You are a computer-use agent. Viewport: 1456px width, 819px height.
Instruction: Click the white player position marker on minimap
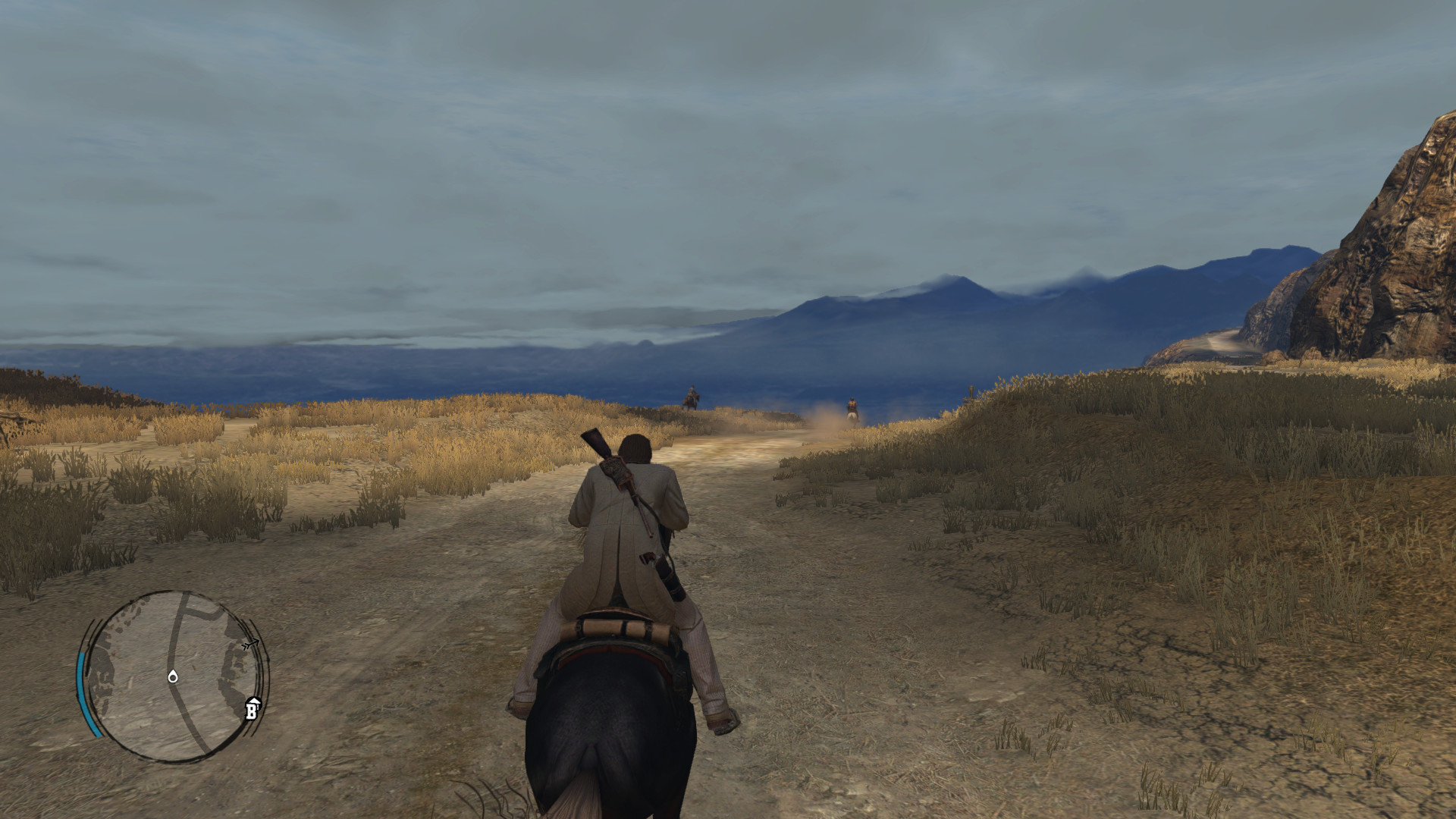173,676
